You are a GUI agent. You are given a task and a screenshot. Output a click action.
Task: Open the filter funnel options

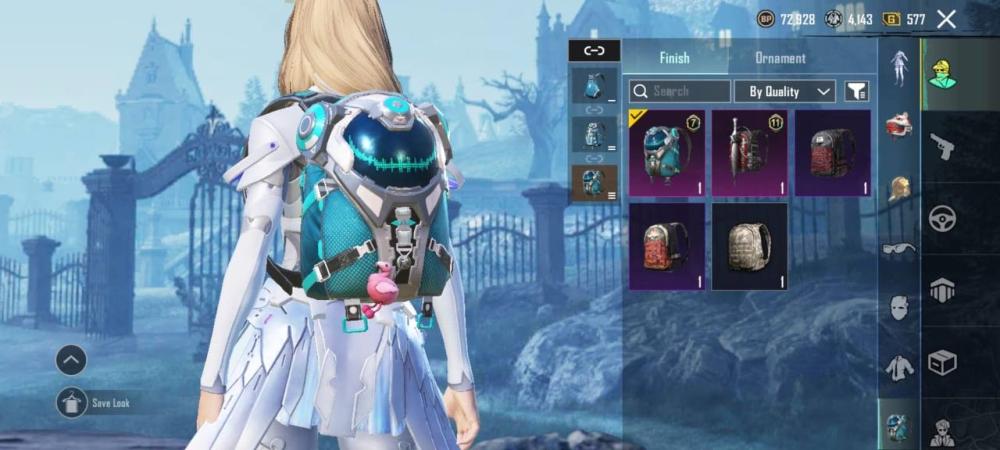(x=856, y=91)
